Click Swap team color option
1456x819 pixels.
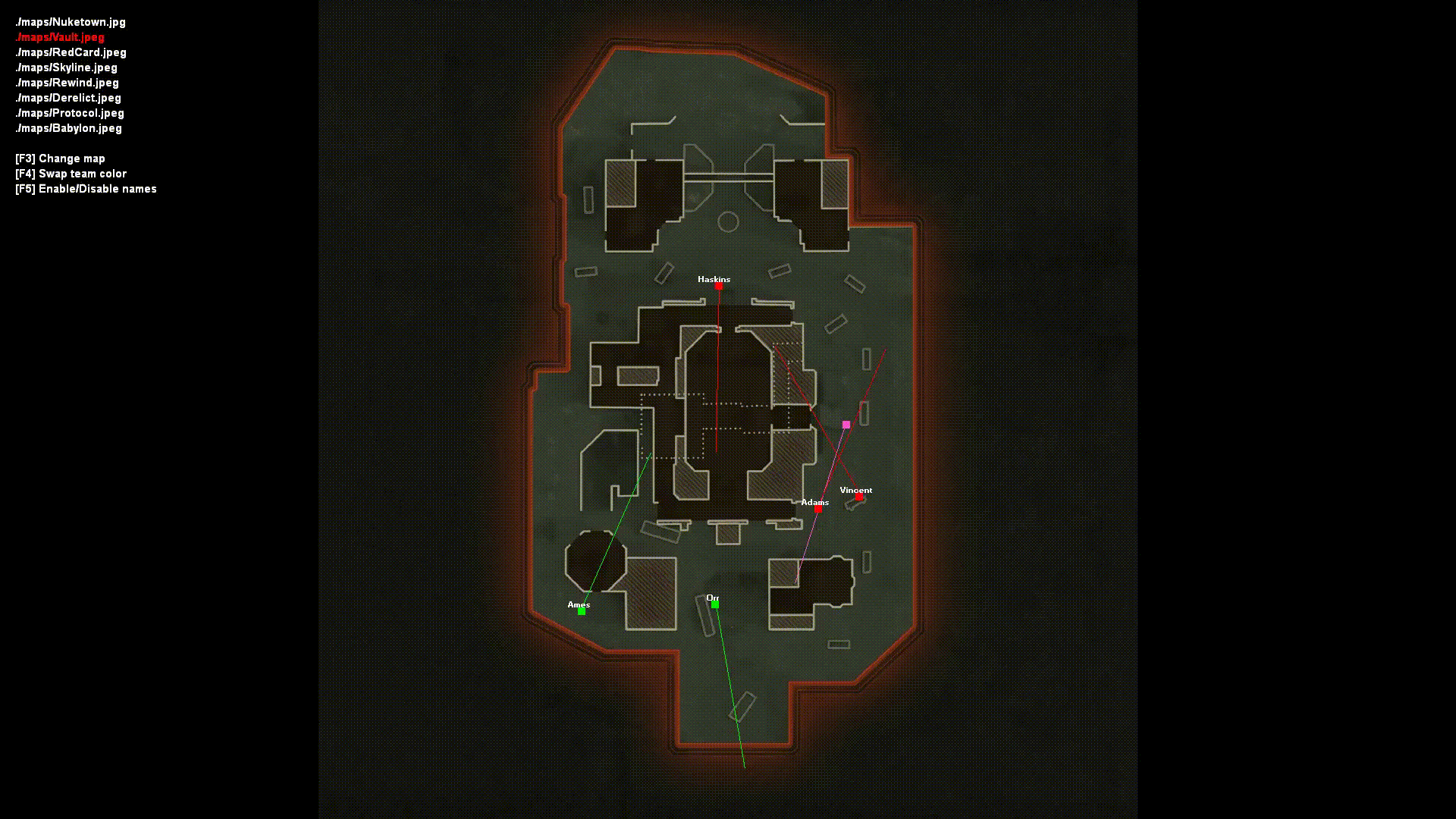point(71,174)
